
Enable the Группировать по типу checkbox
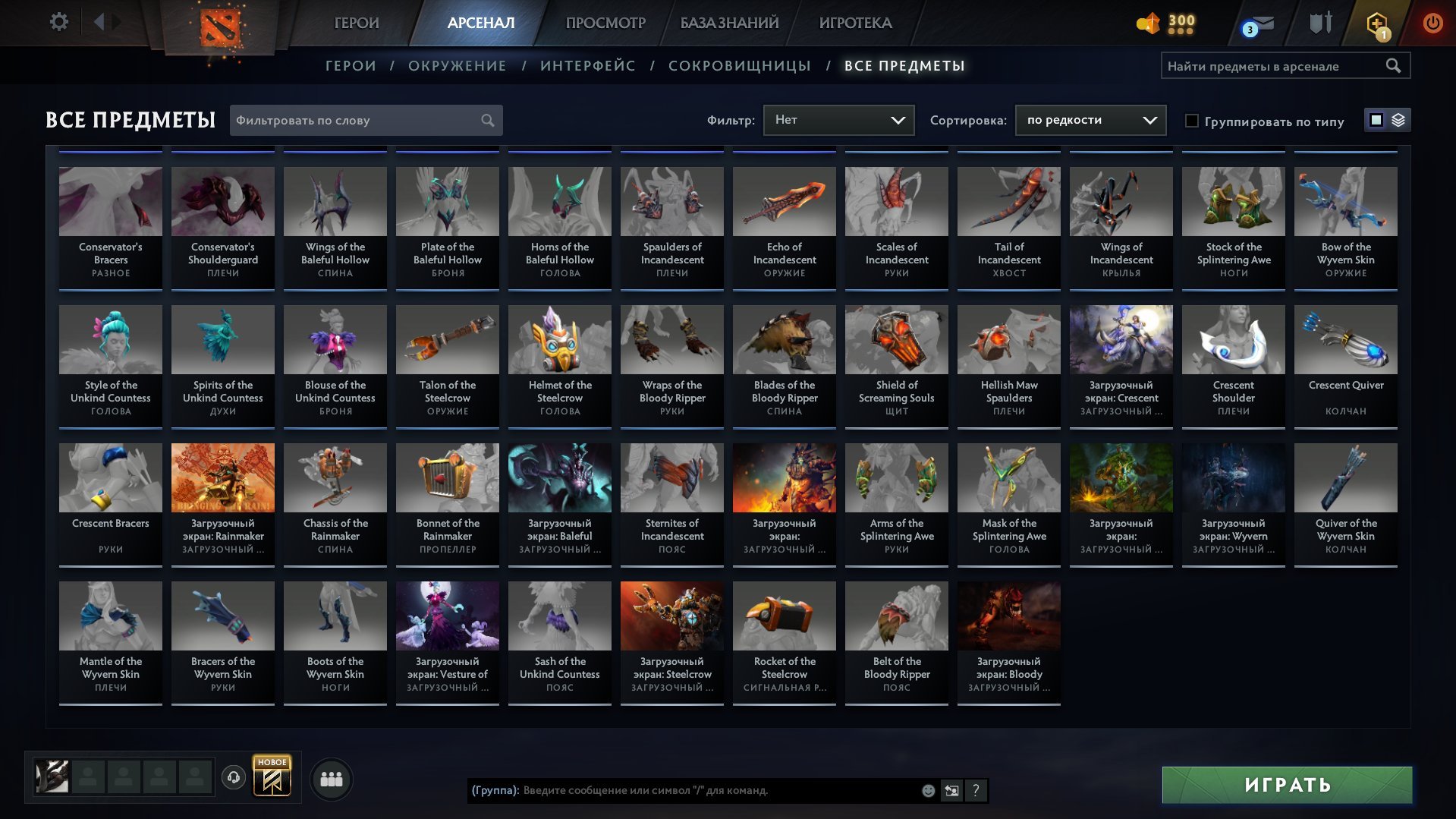1193,121
